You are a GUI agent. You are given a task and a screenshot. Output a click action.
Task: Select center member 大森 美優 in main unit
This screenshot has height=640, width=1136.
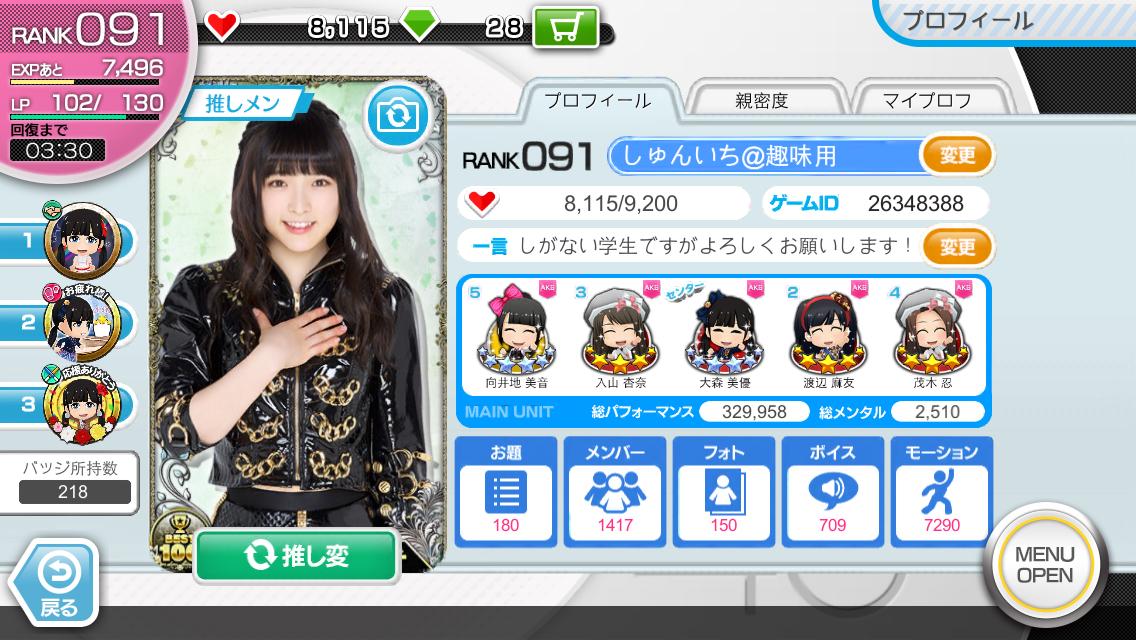pyautogui.click(x=725, y=335)
